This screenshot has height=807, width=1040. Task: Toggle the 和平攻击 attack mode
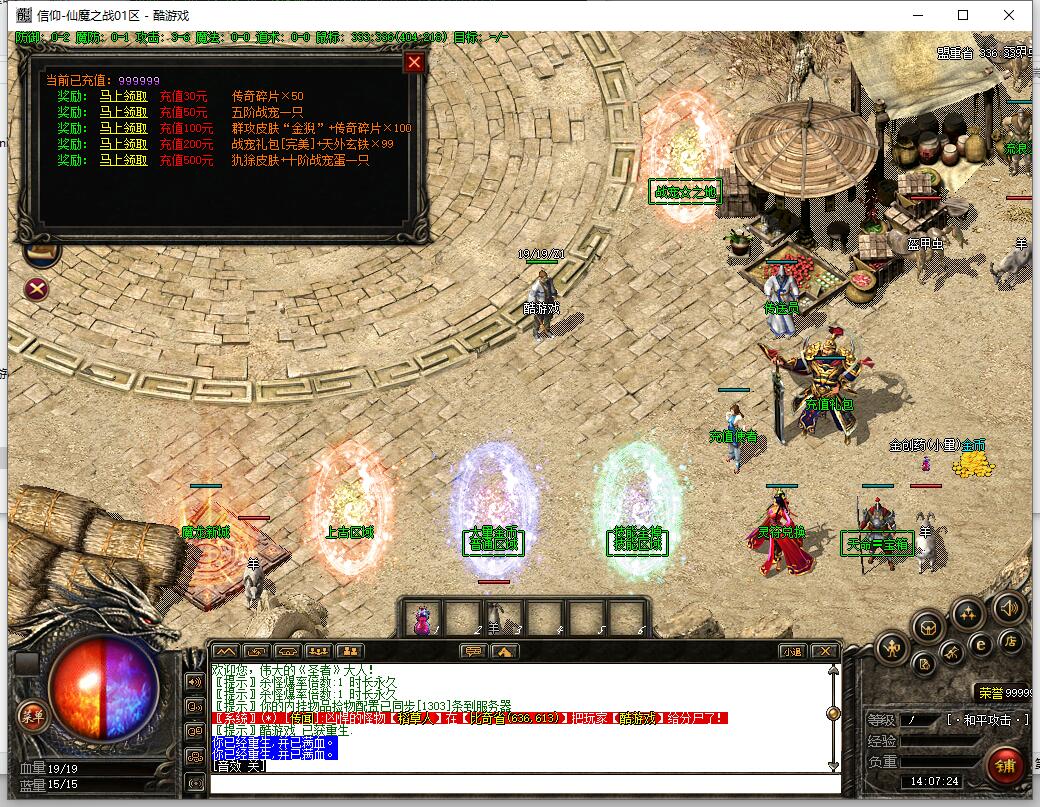pyautogui.click(x=986, y=720)
